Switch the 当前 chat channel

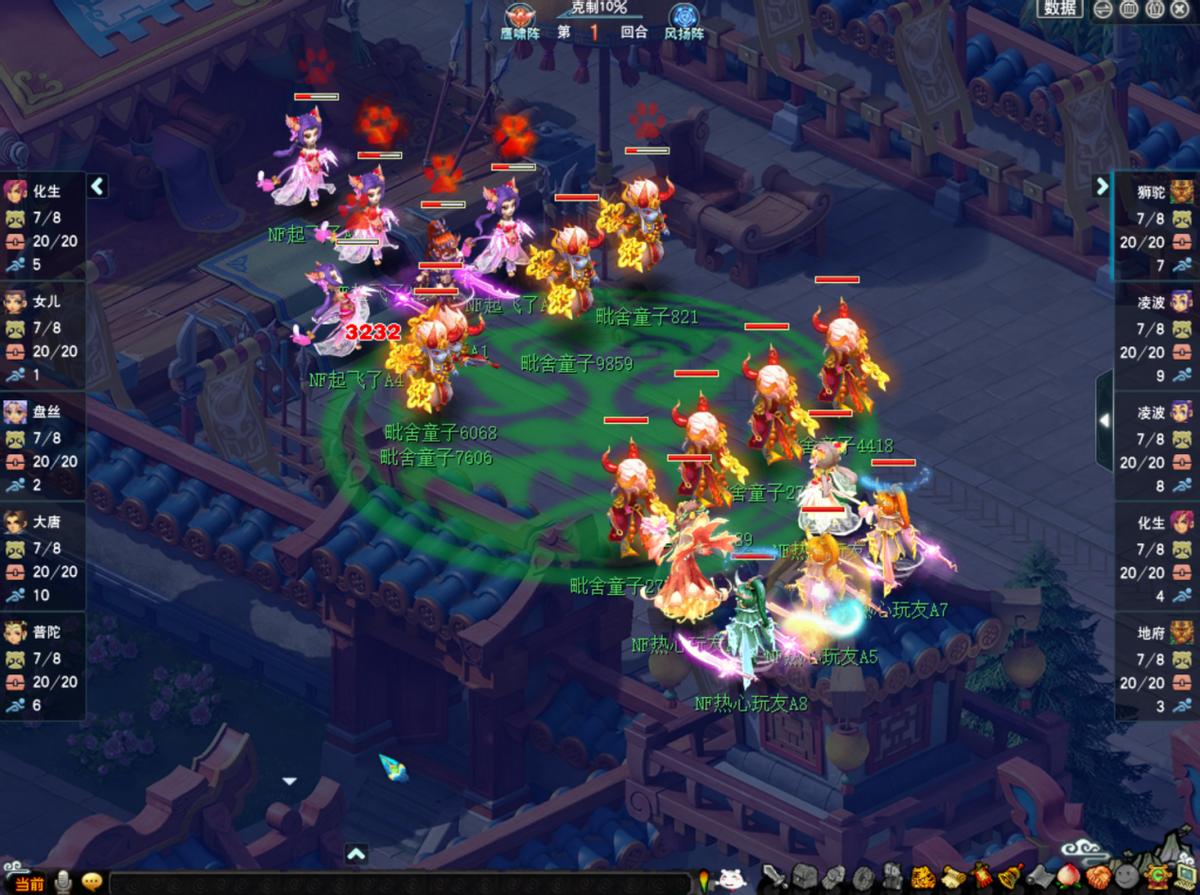point(29,883)
